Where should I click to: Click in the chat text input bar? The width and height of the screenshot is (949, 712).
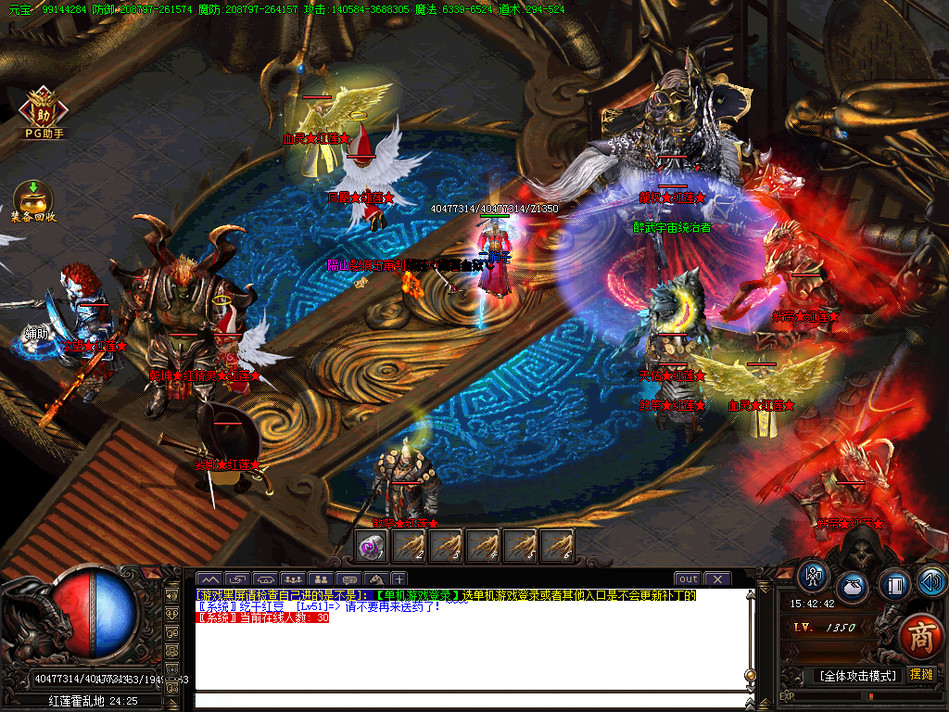(470, 700)
